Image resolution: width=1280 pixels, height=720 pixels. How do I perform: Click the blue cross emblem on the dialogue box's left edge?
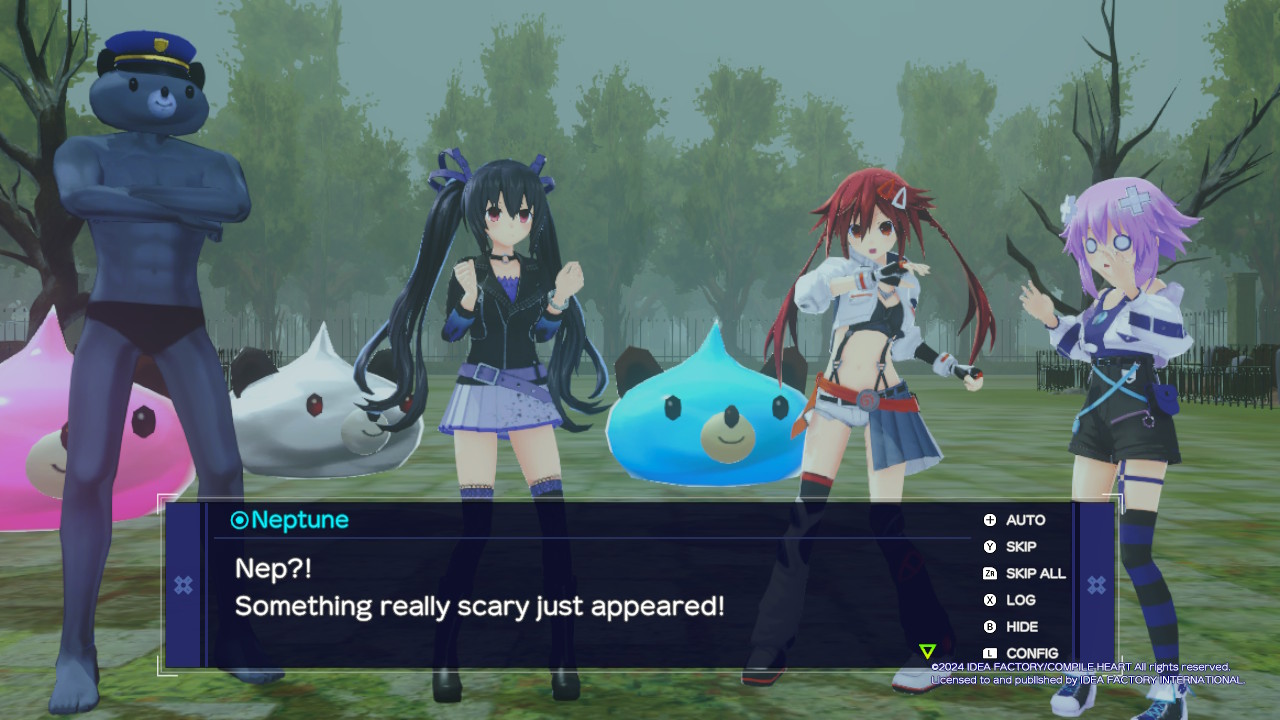(183, 585)
